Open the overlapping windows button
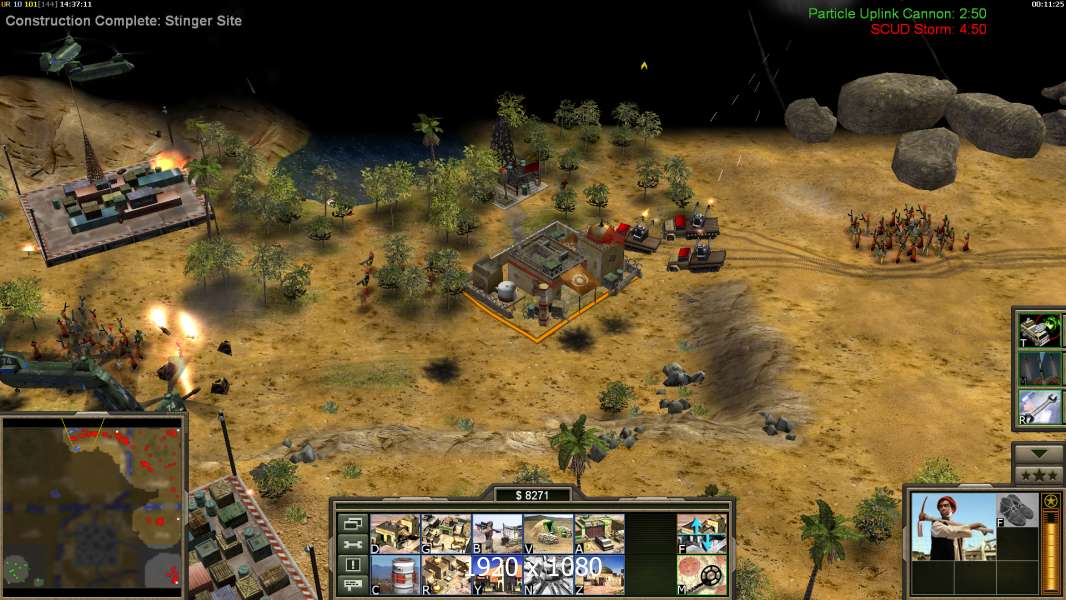 [x=352, y=523]
